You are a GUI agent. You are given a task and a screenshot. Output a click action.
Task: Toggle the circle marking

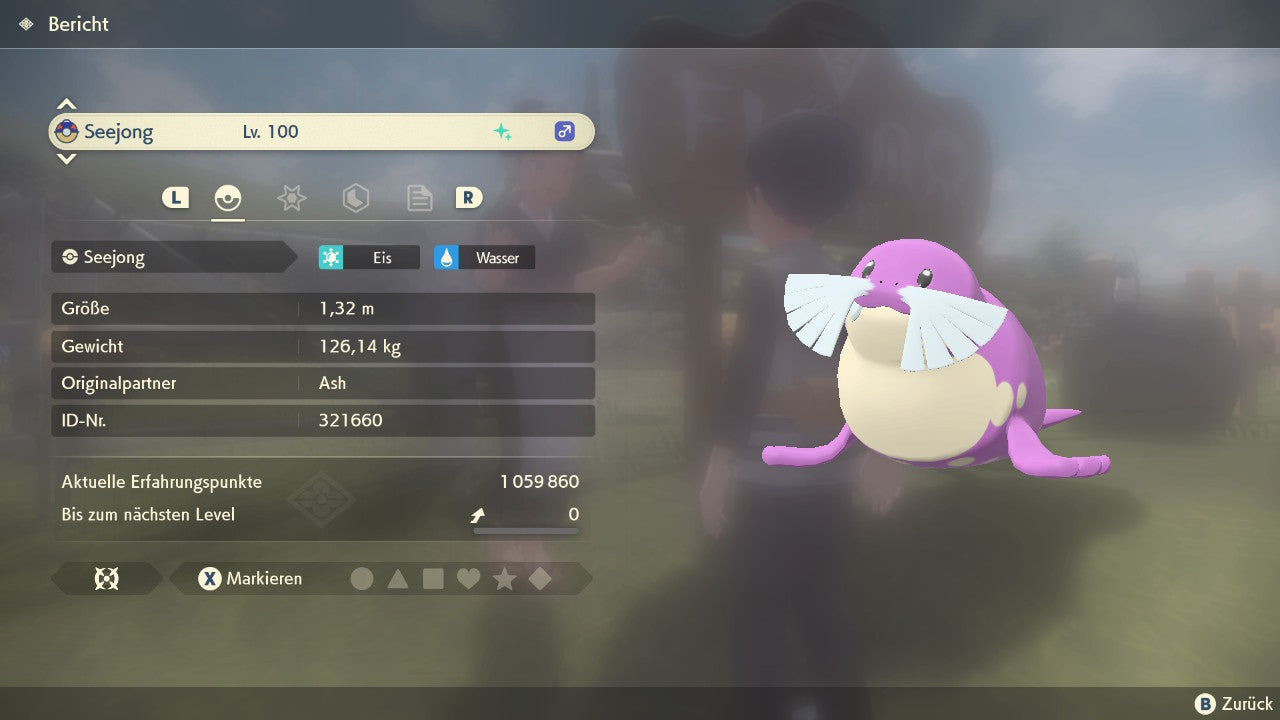point(362,578)
